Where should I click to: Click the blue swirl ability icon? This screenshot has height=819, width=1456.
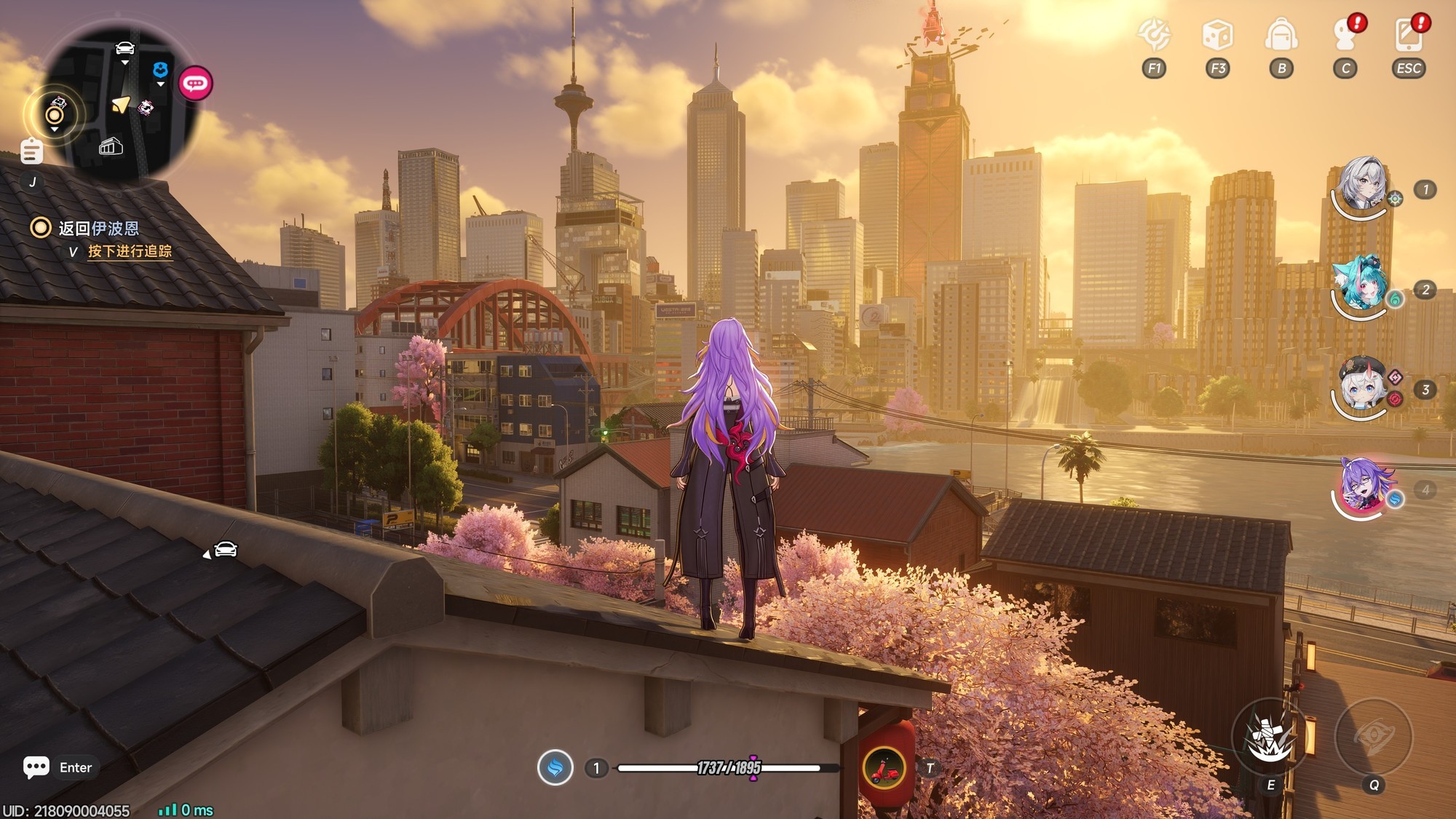(x=555, y=768)
